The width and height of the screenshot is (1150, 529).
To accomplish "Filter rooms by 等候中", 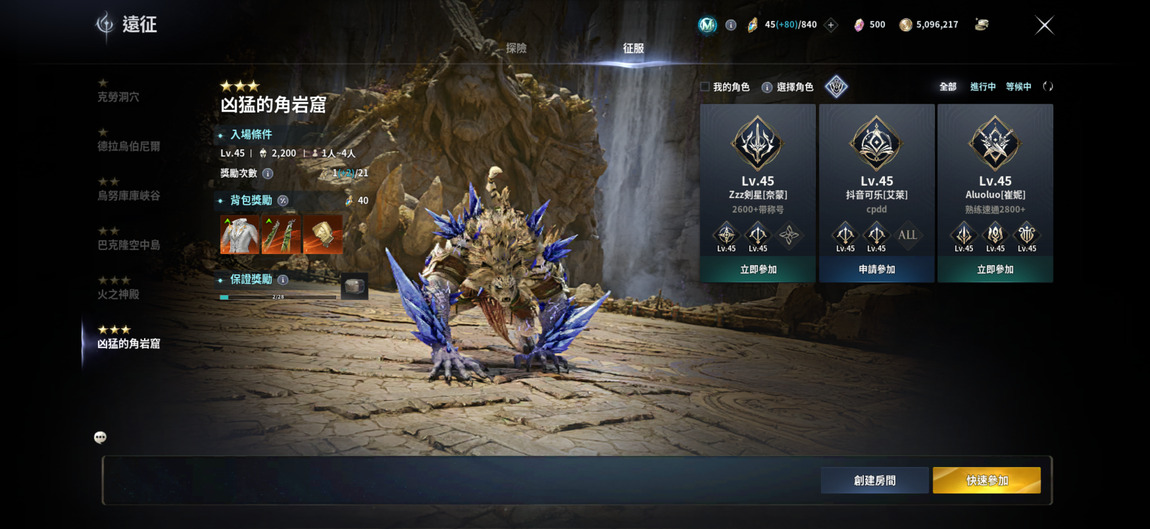I will coord(1018,87).
